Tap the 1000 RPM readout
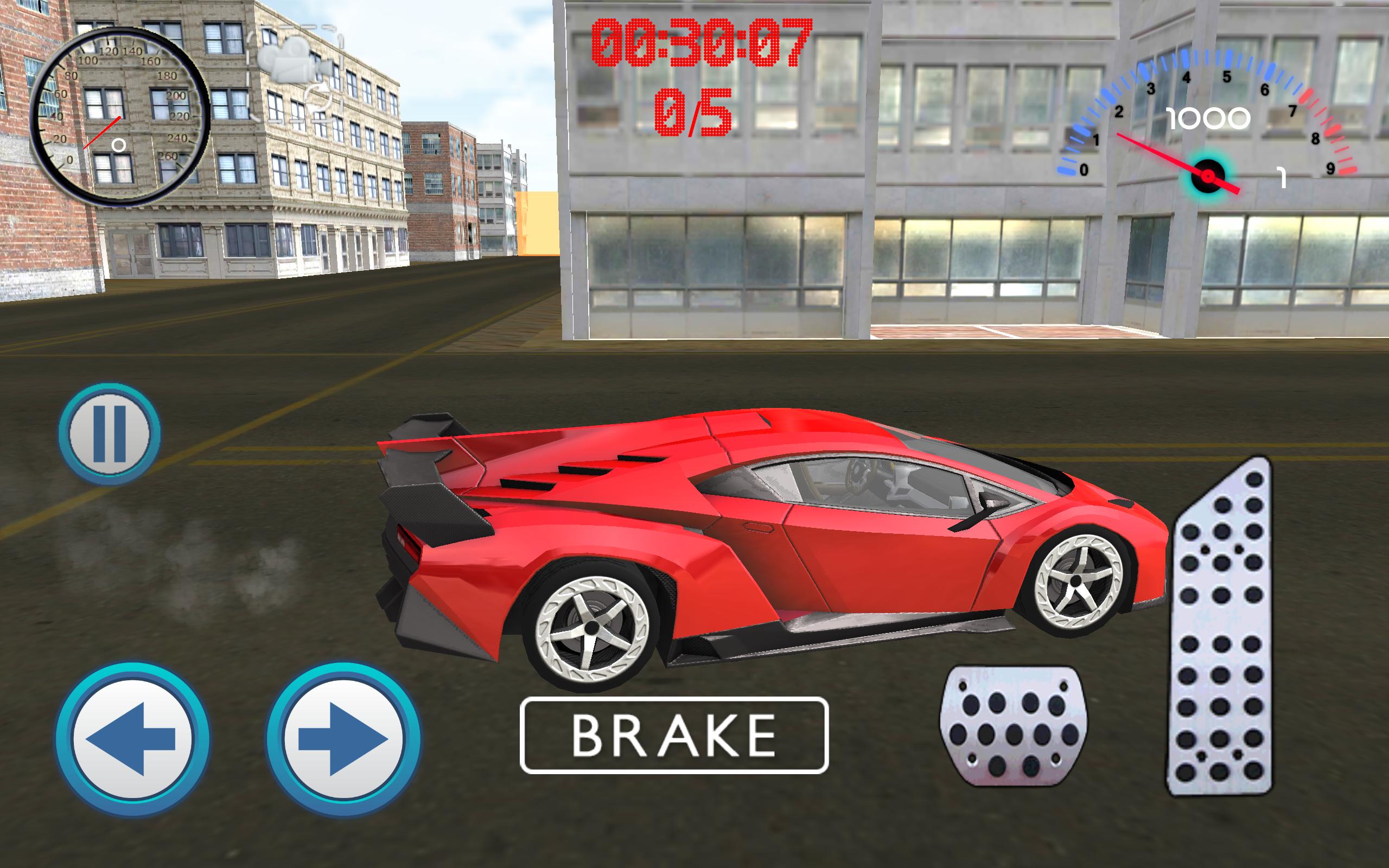The width and height of the screenshot is (1389, 868). [x=1207, y=119]
